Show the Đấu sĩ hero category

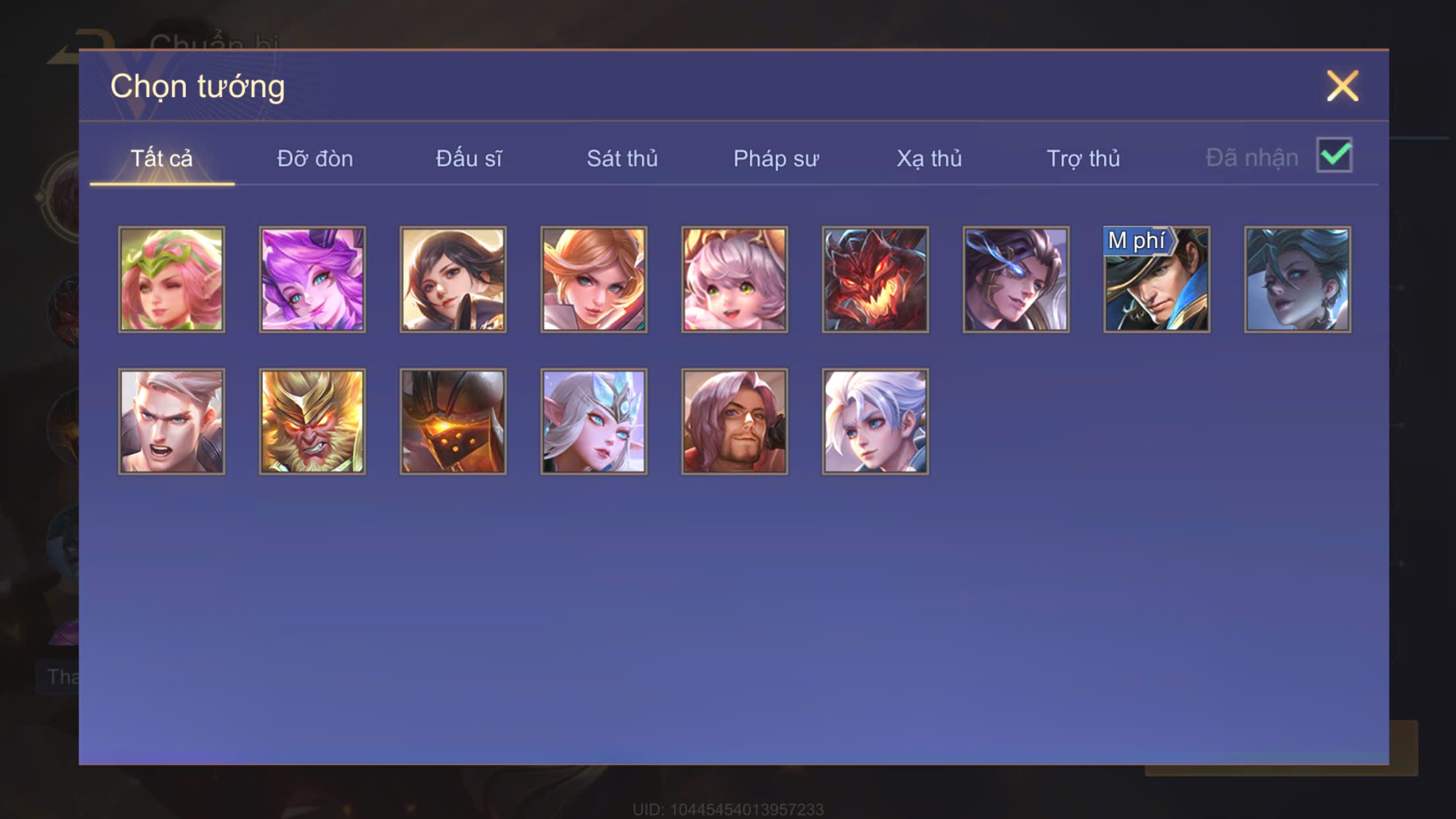tap(468, 159)
